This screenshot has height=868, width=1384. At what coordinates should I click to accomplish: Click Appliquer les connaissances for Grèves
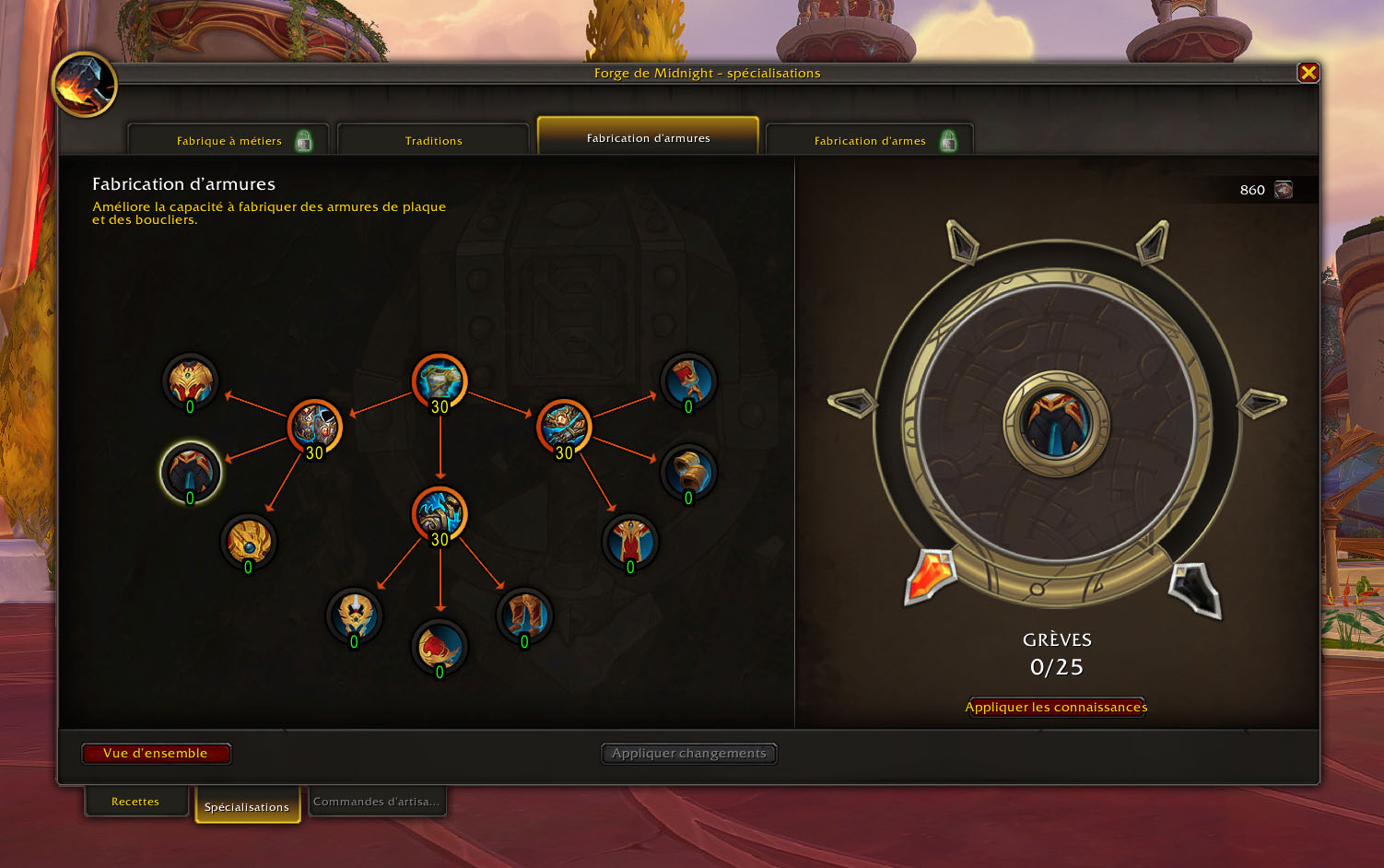click(x=1056, y=707)
